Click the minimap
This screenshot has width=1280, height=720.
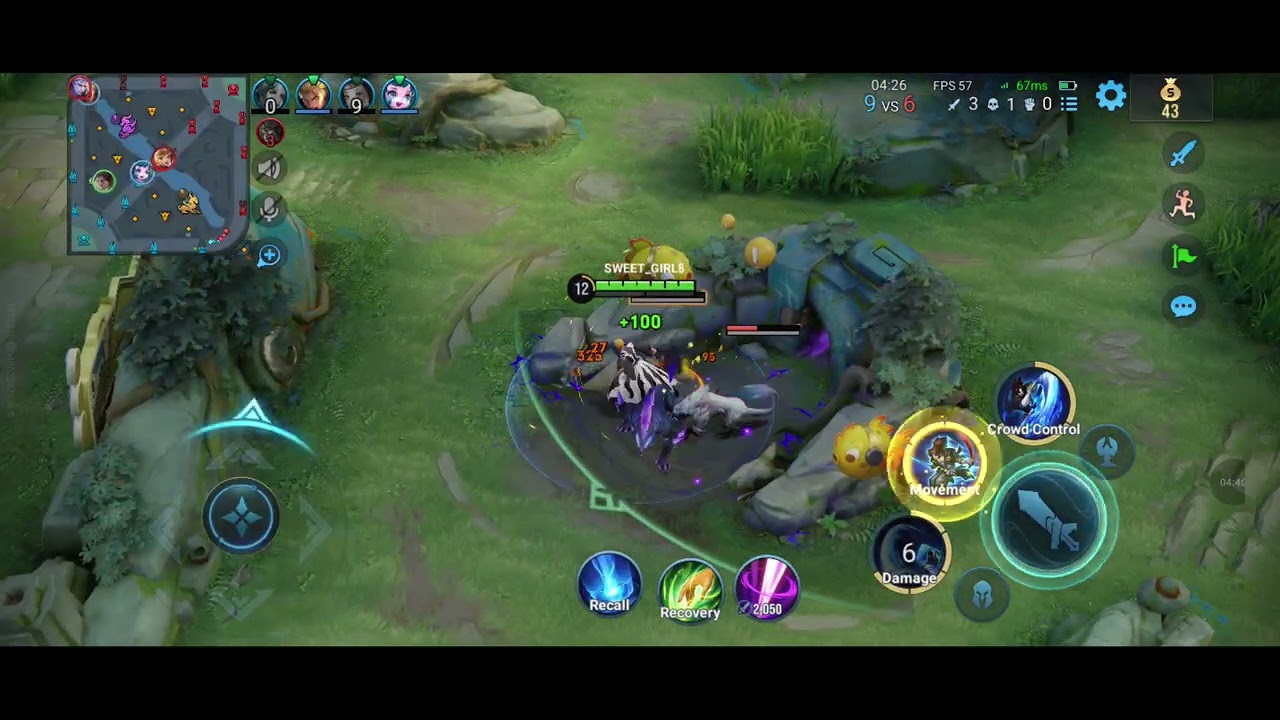point(157,165)
